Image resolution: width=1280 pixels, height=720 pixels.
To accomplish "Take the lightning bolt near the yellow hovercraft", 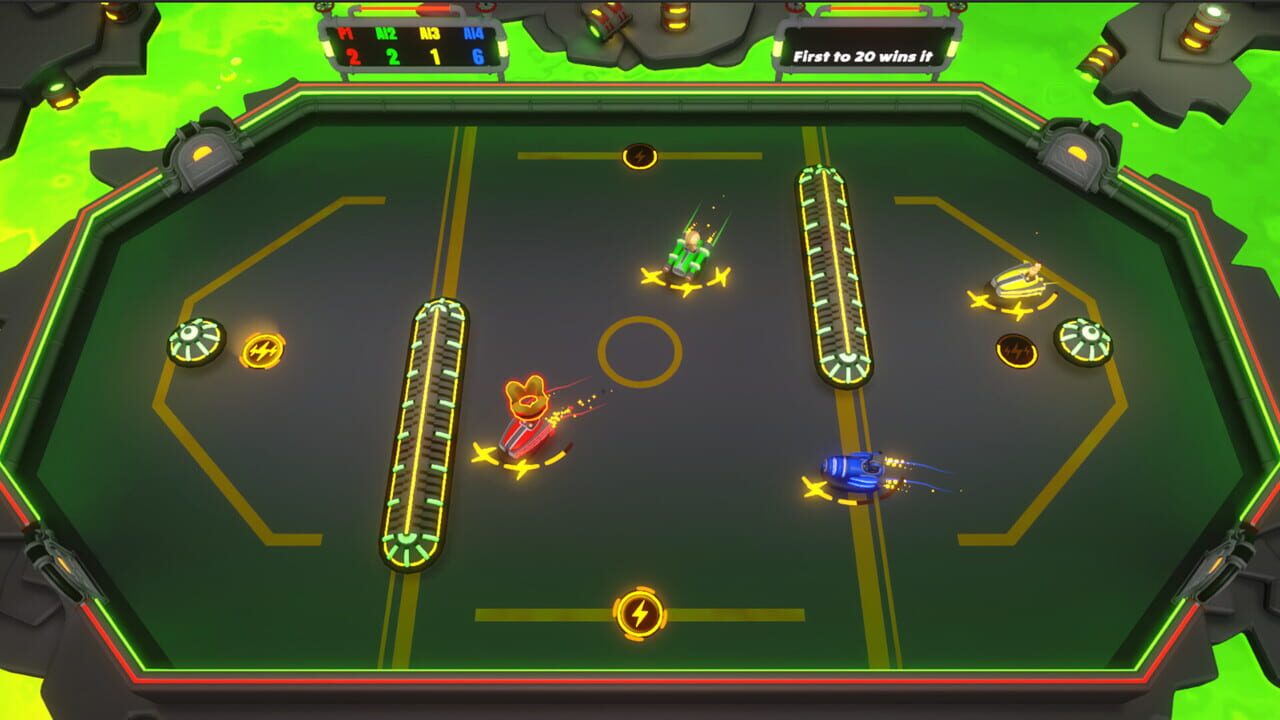I will point(1017,352).
